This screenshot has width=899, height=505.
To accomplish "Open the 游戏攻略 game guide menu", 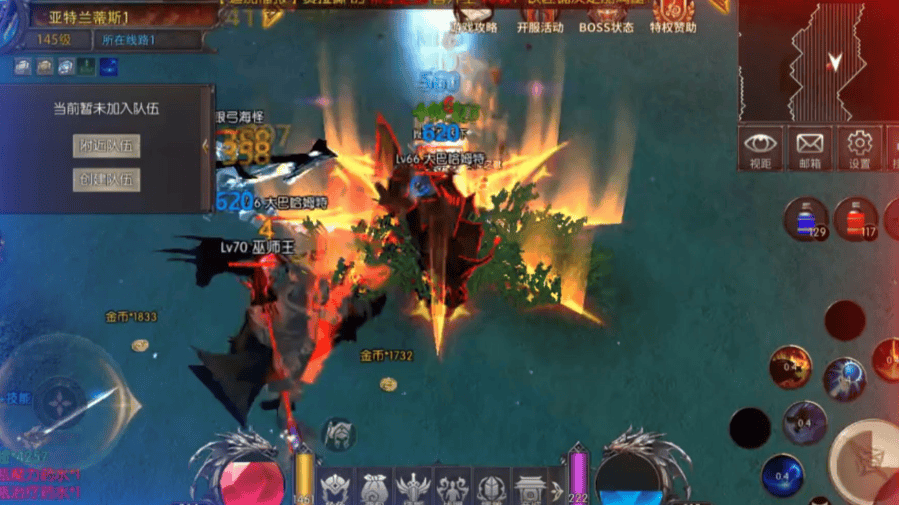I will (473, 27).
